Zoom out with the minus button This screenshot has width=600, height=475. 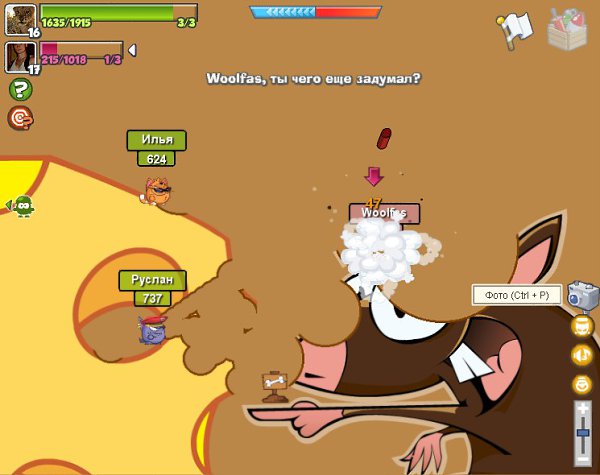[x=583, y=462]
